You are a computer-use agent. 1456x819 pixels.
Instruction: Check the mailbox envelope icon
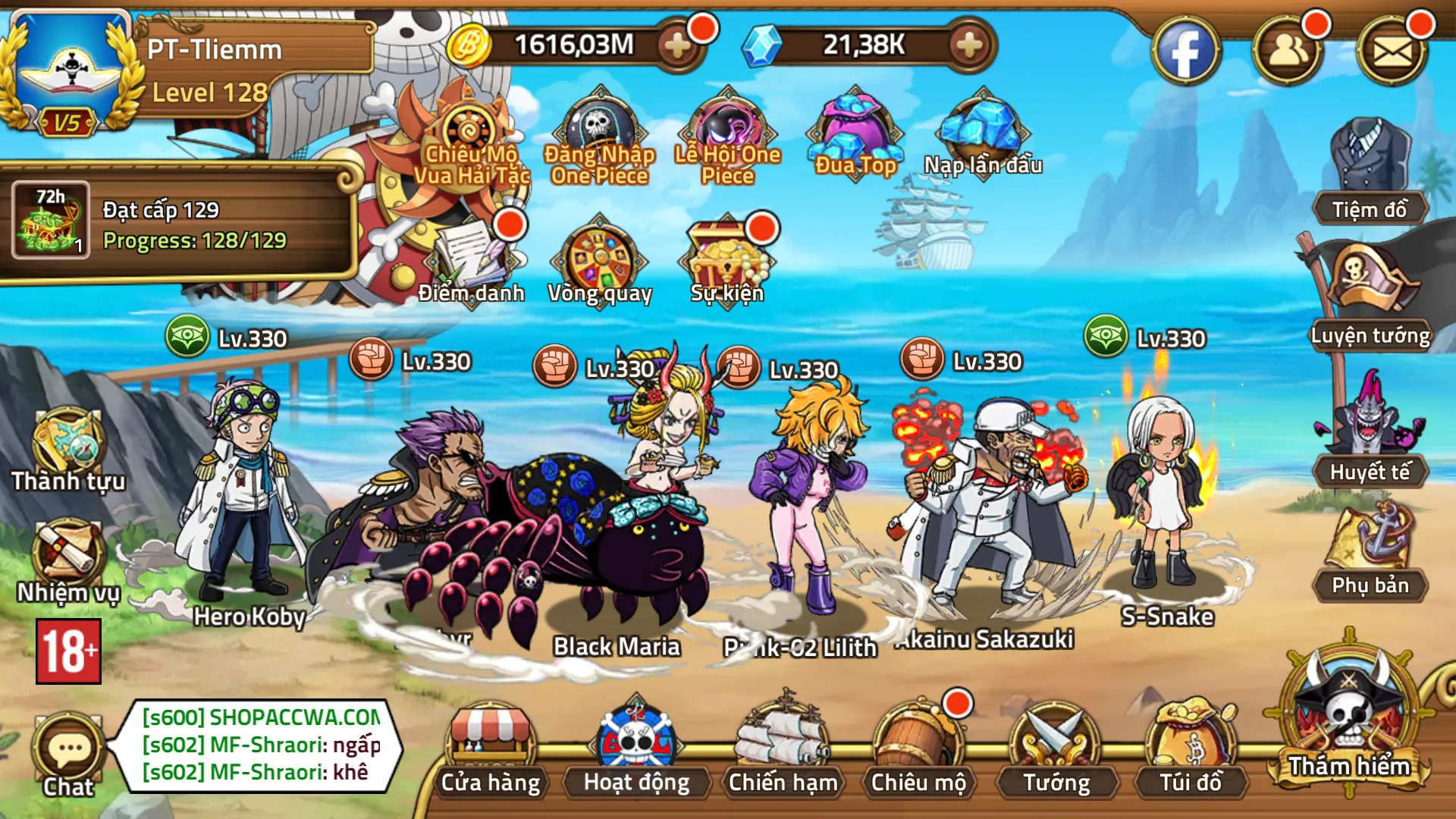pyautogui.click(x=1392, y=52)
